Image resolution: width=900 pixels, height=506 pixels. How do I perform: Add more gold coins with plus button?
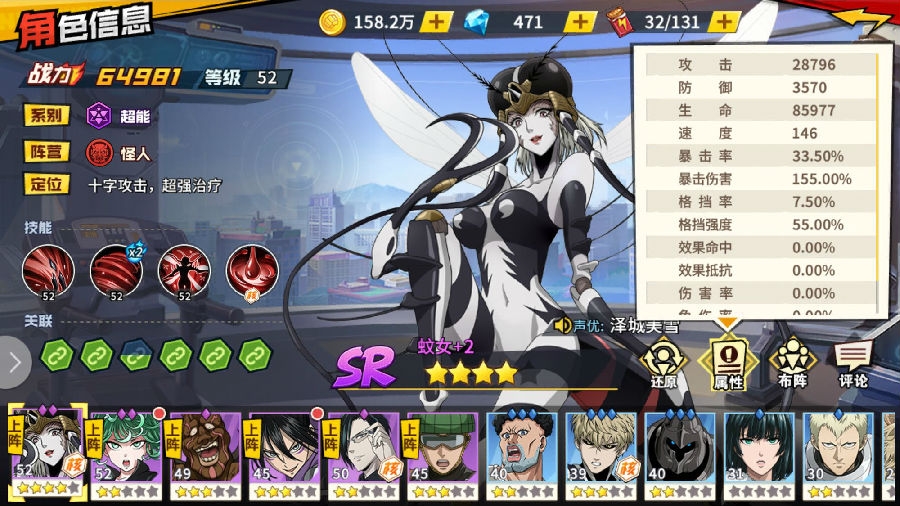(436, 21)
